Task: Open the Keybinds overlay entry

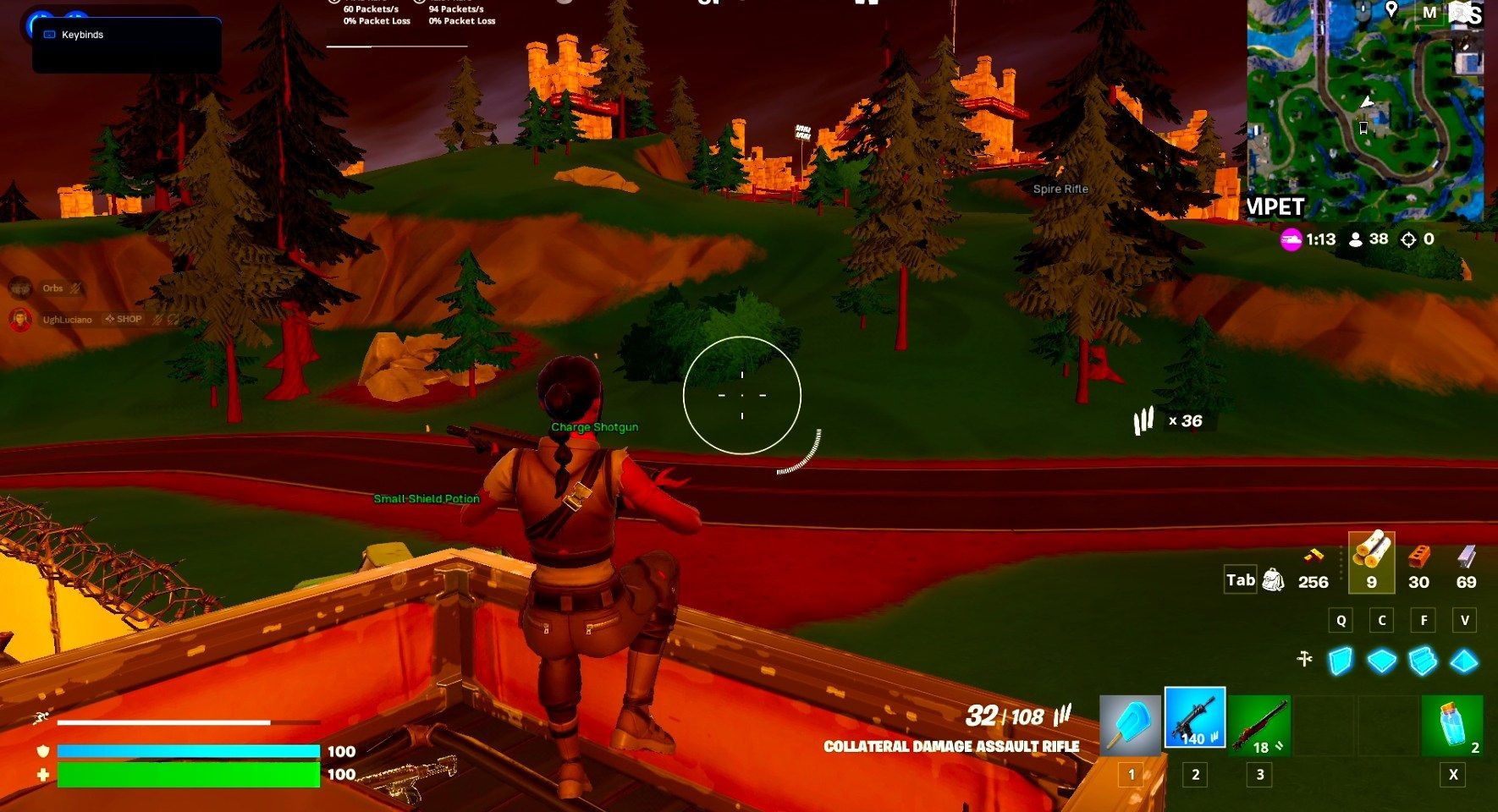Action: tap(82, 35)
